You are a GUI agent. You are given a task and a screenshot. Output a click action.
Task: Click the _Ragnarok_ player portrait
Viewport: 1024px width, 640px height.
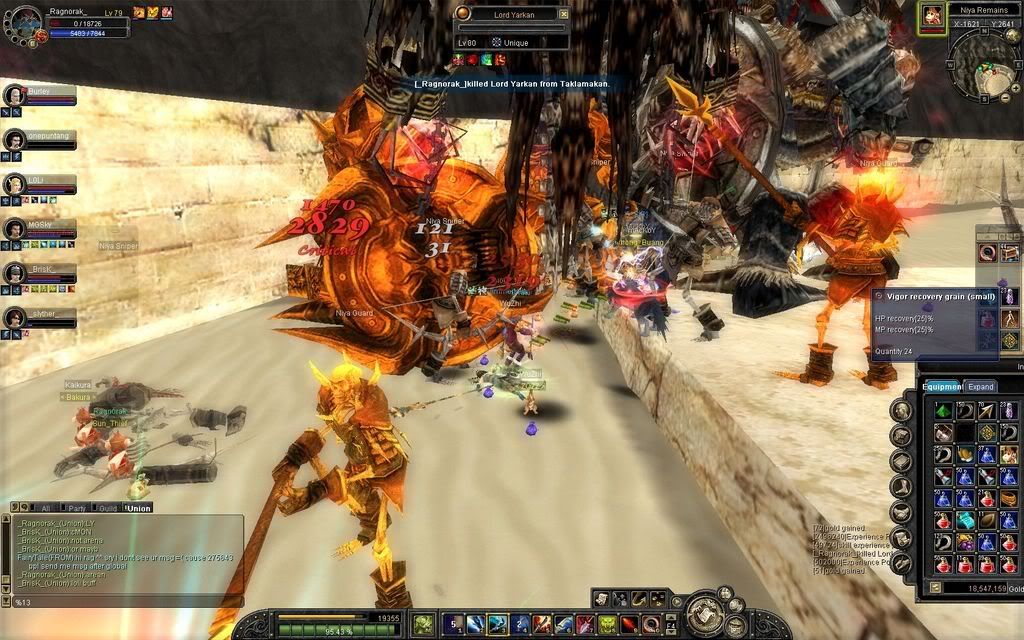coord(24,22)
